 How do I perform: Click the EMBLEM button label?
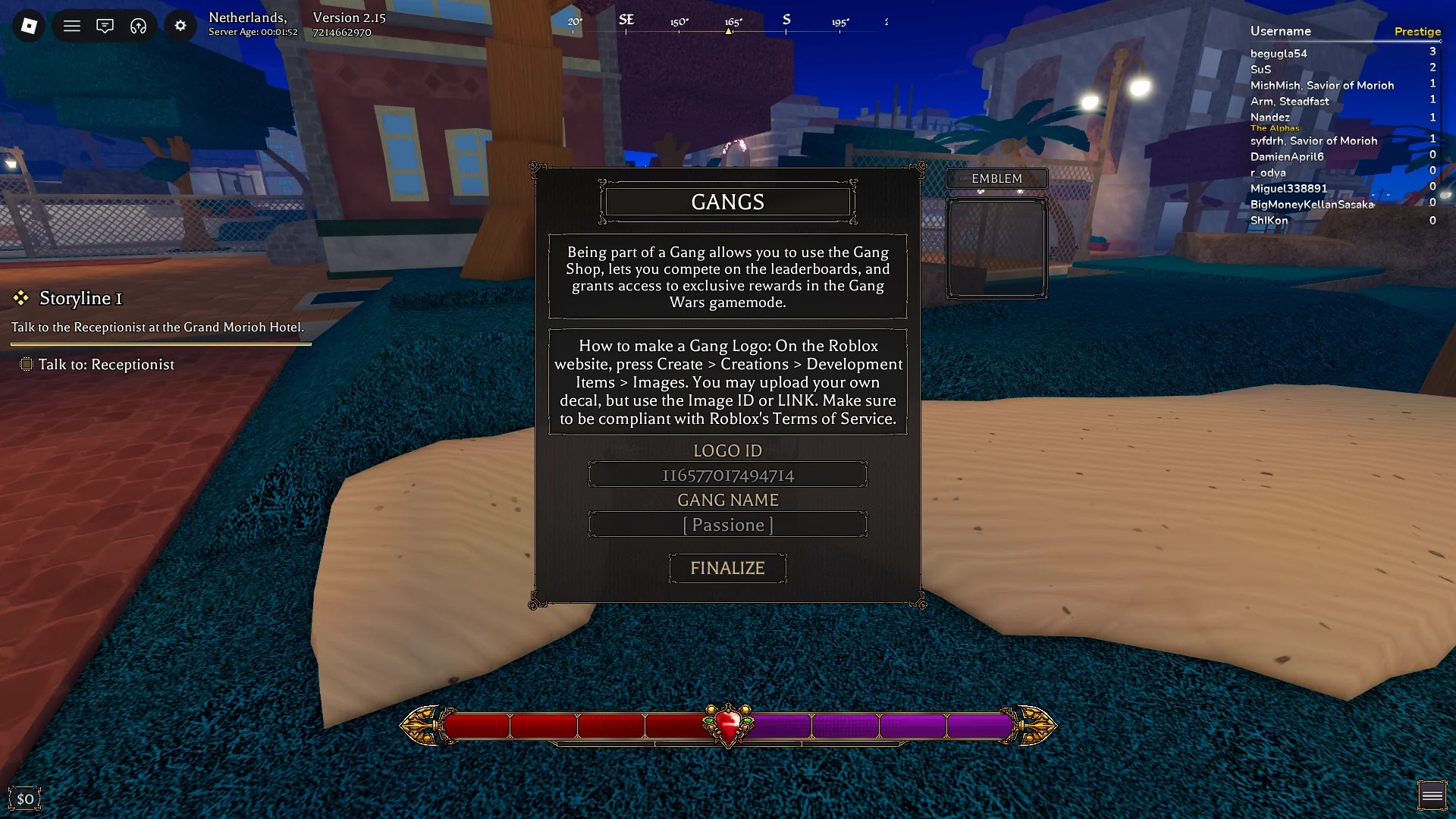point(996,178)
